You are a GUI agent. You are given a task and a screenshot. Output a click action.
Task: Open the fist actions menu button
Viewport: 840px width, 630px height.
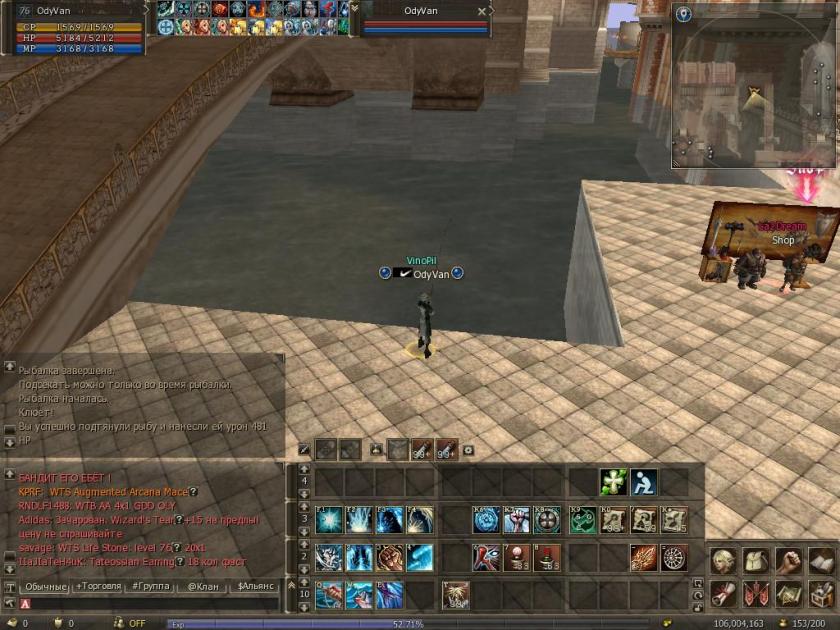tap(789, 562)
